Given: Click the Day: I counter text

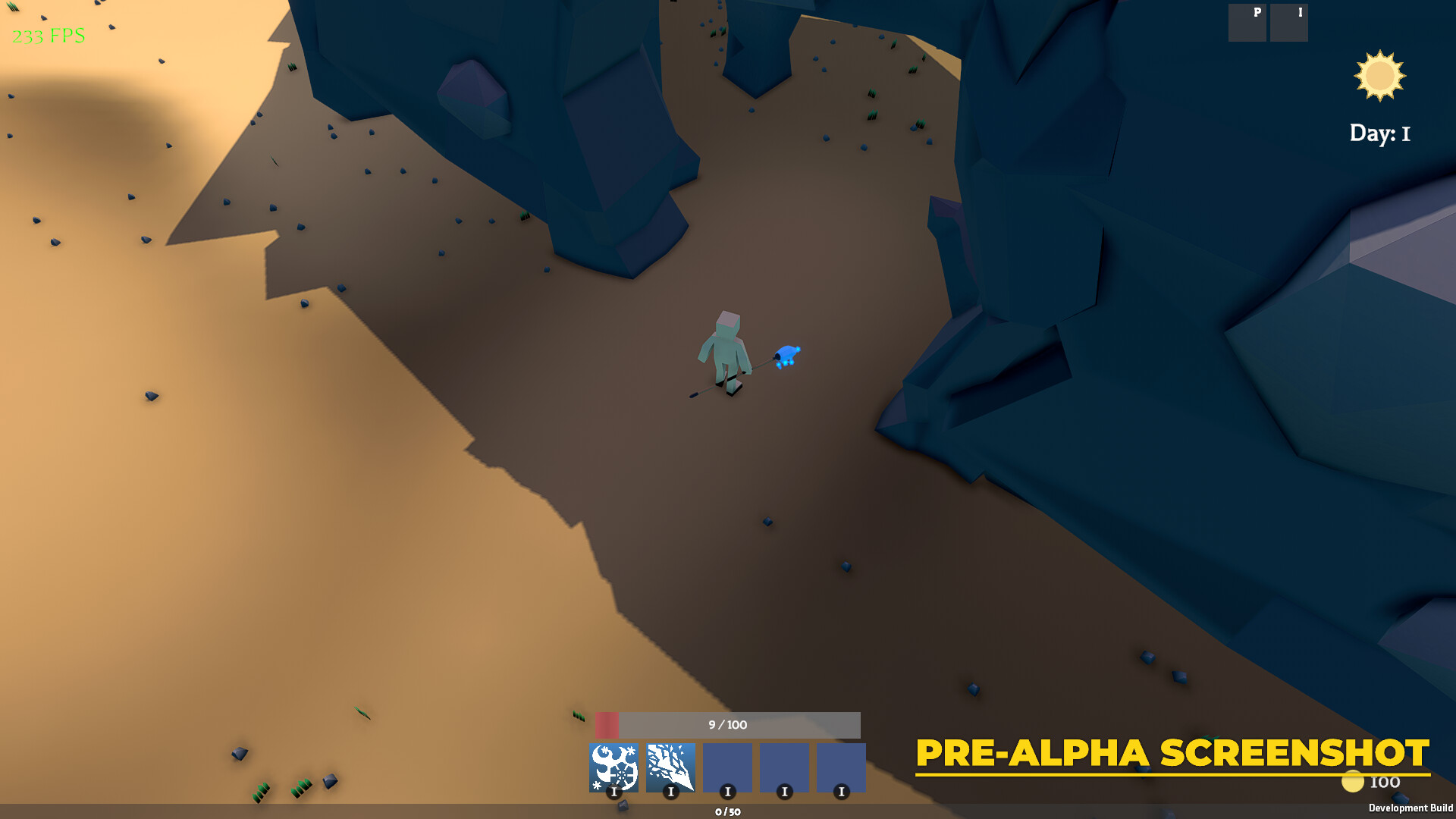Looking at the screenshot, I should 1380,133.
